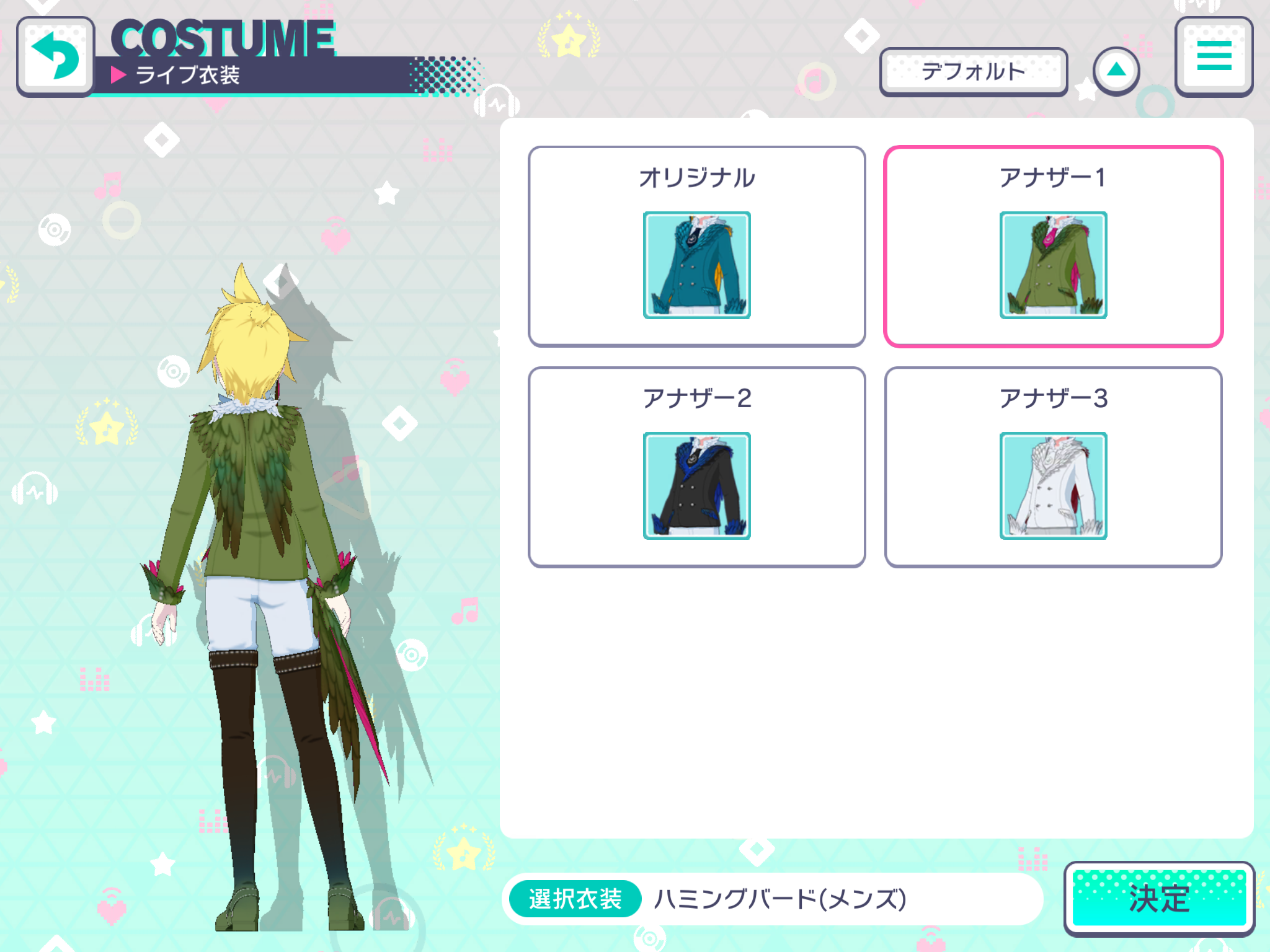The width and height of the screenshot is (1270, 952).
Task: Click the アナザー2 black costume thumbnail
Action: coord(697,487)
